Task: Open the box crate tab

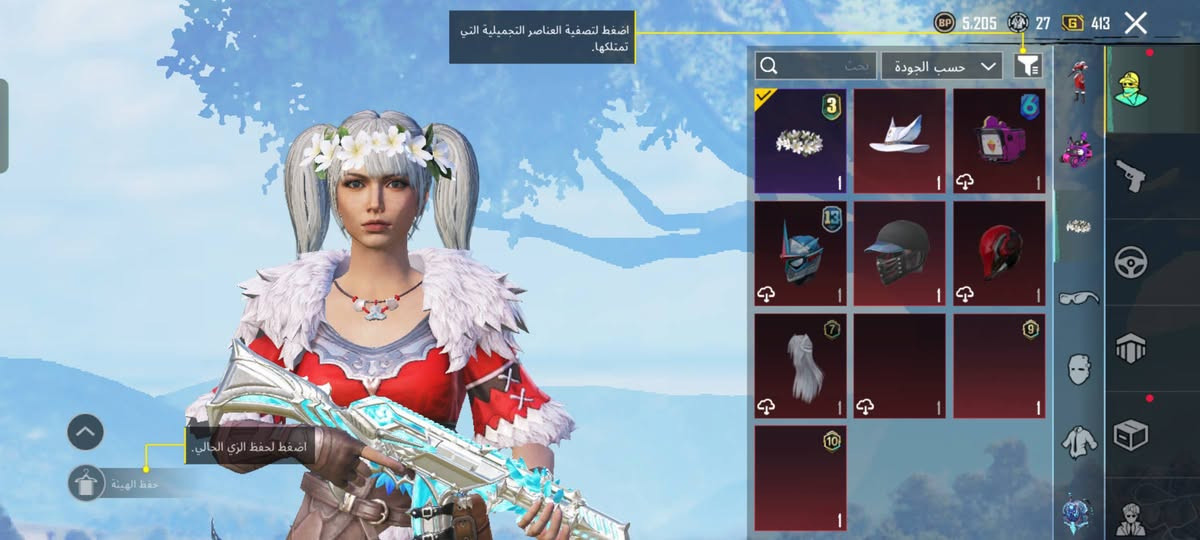Action: click(x=1130, y=435)
